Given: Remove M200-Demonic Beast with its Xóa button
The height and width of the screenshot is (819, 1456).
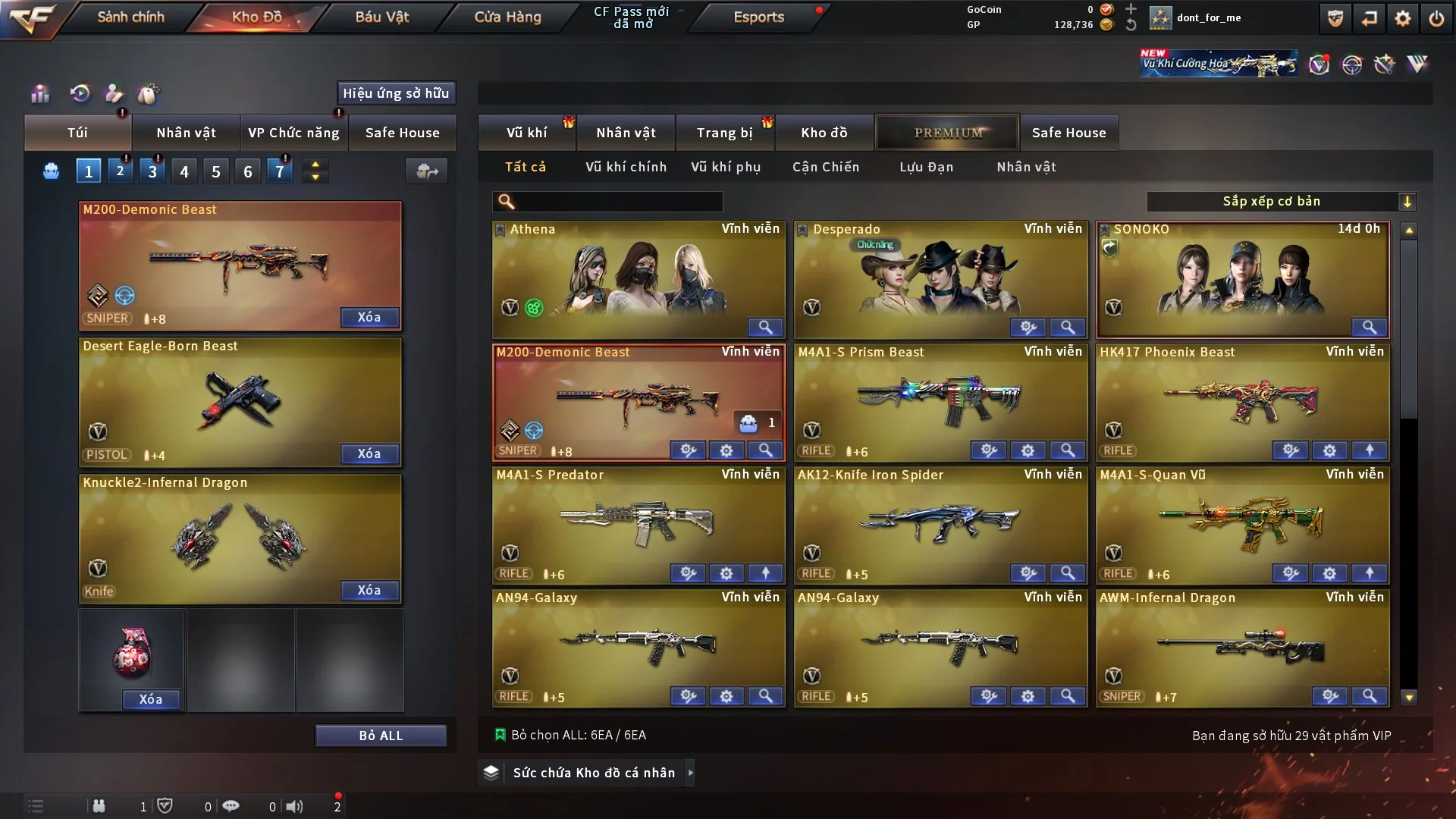Looking at the screenshot, I should click(x=369, y=317).
